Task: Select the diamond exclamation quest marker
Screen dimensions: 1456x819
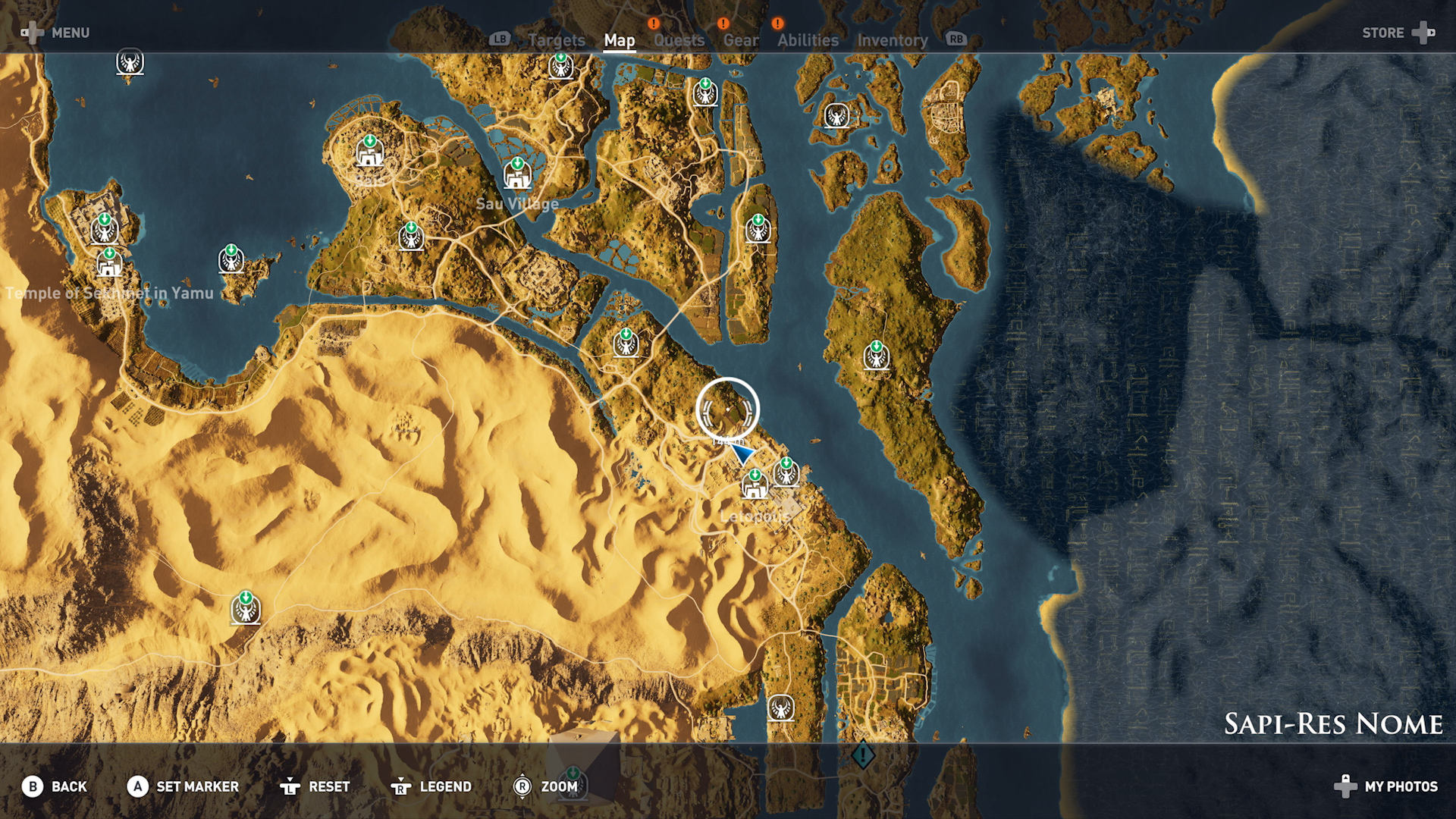Action: 862,755
